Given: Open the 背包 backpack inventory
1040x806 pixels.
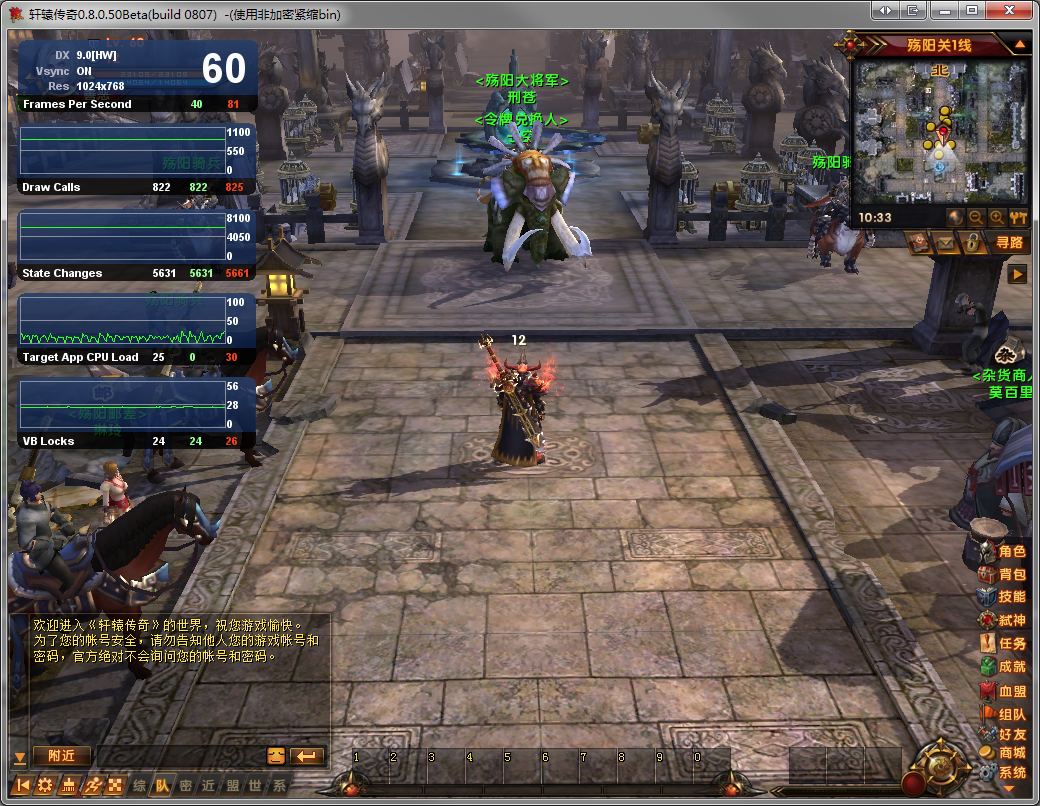Looking at the screenshot, I should (x=1003, y=574).
